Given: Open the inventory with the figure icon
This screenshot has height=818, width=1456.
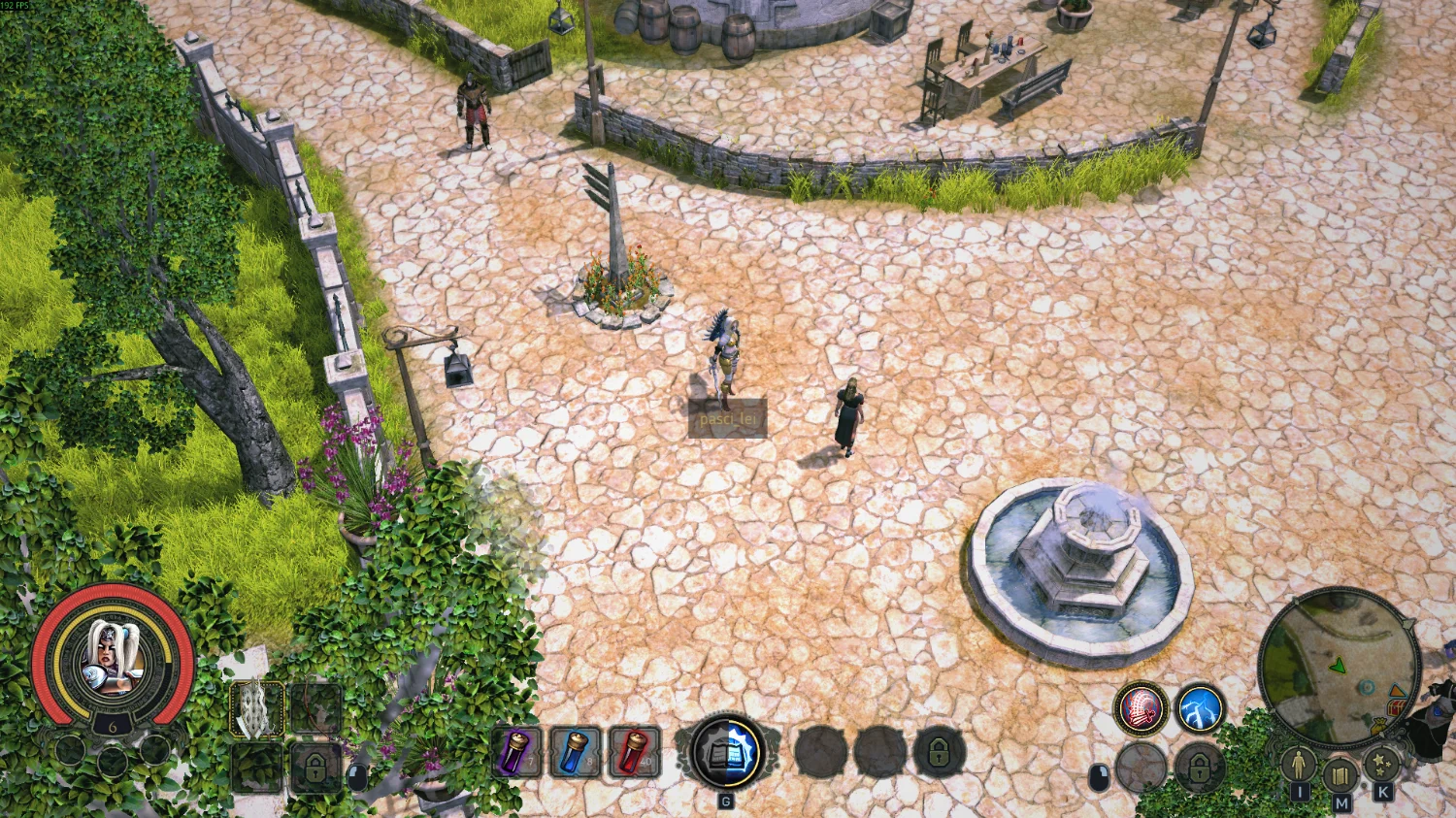Looking at the screenshot, I should click(x=1299, y=767).
